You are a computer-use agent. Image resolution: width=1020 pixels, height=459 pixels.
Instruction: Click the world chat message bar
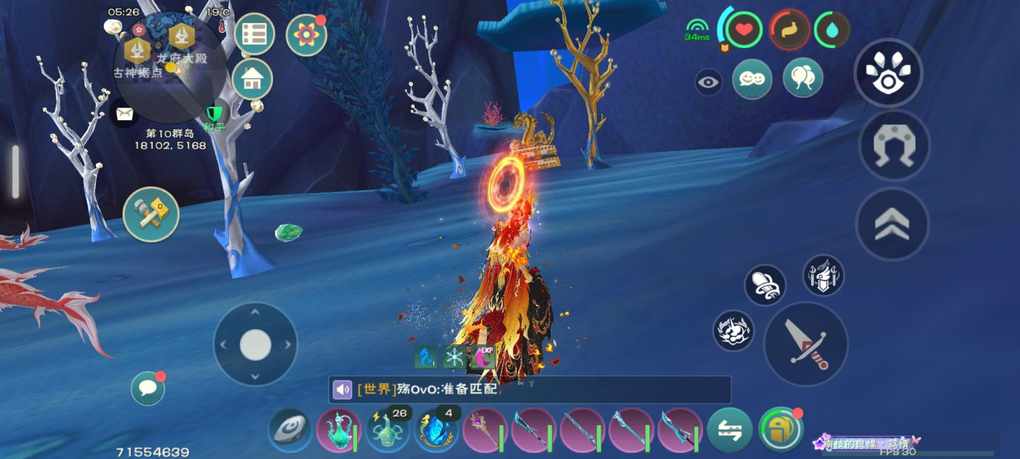coord(530,389)
